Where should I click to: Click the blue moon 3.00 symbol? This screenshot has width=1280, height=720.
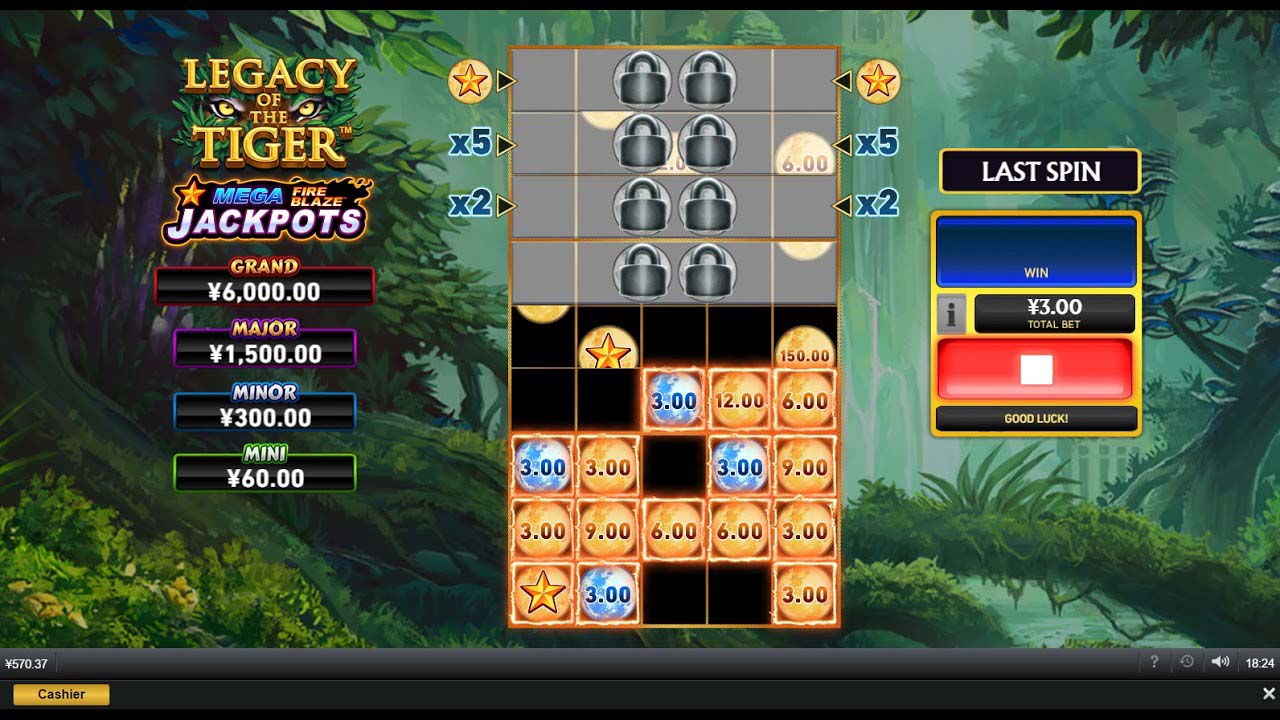point(673,399)
